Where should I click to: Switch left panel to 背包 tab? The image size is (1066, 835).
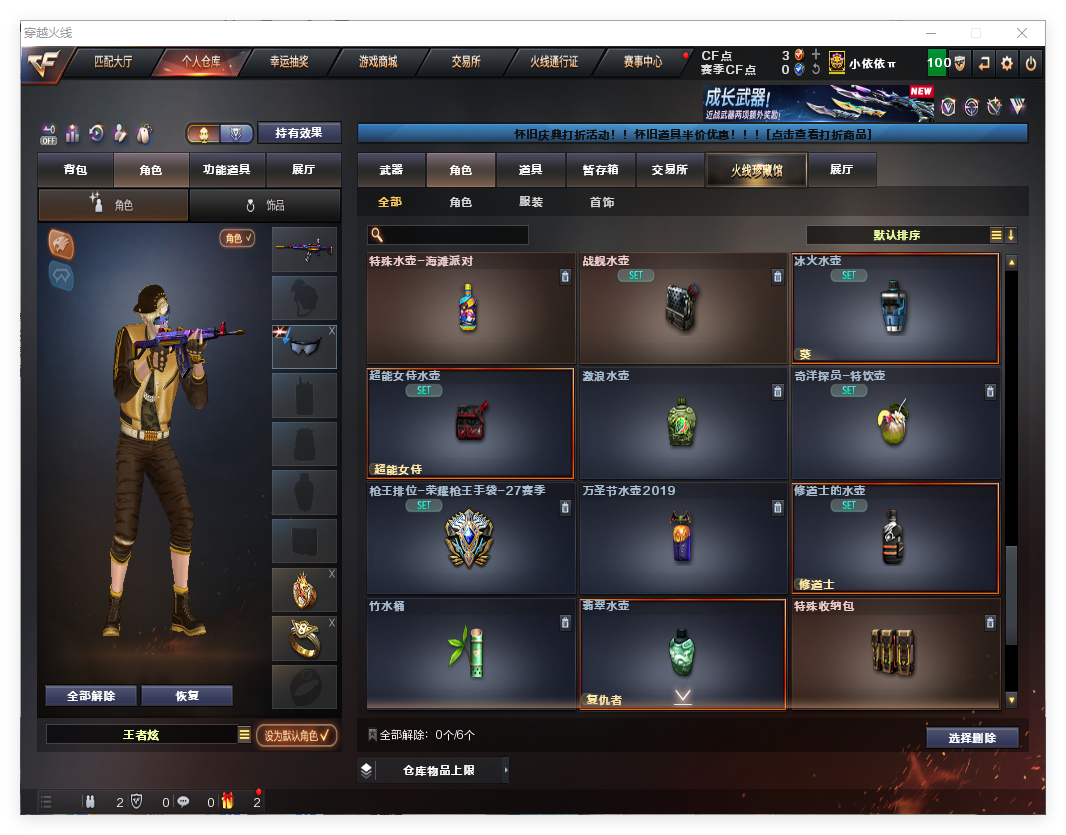coord(76,170)
